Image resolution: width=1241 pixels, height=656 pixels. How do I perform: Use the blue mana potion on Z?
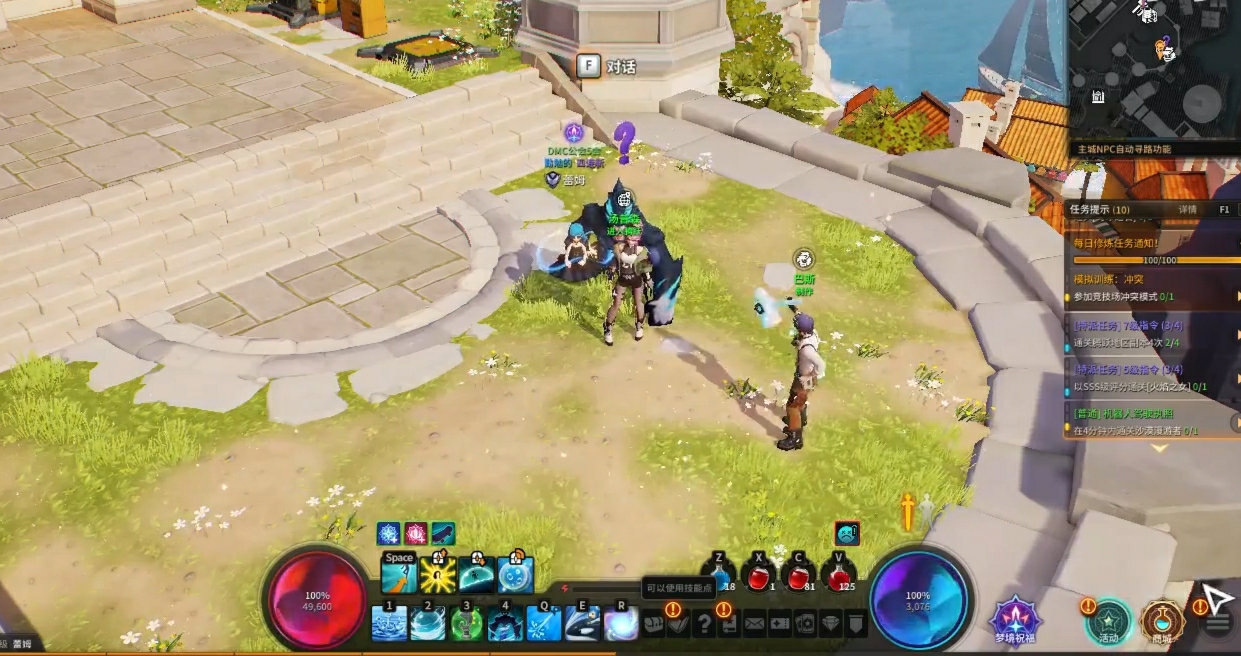pyautogui.click(x=719, y=577)
